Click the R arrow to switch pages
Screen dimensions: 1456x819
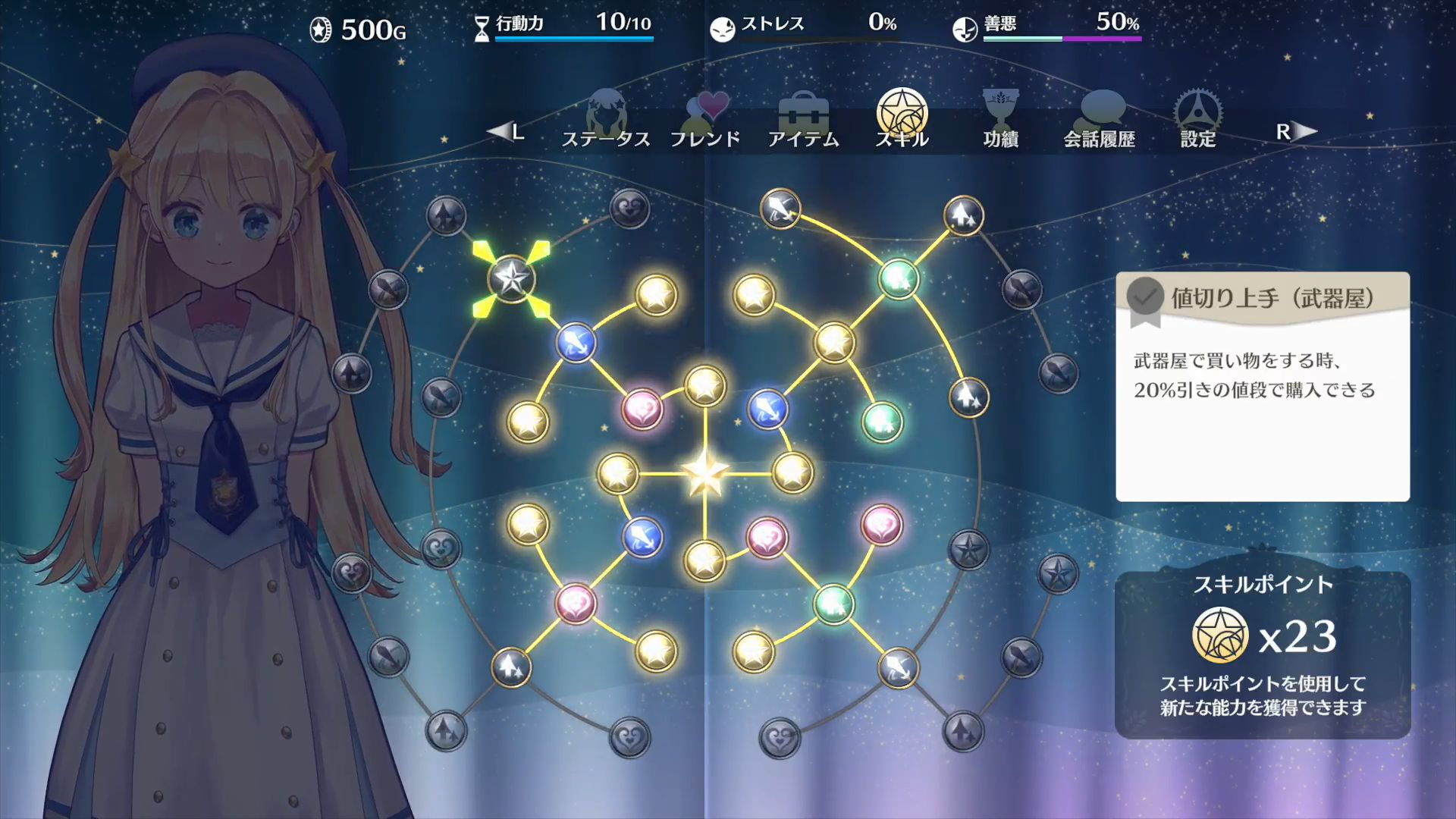(1294, 131)
